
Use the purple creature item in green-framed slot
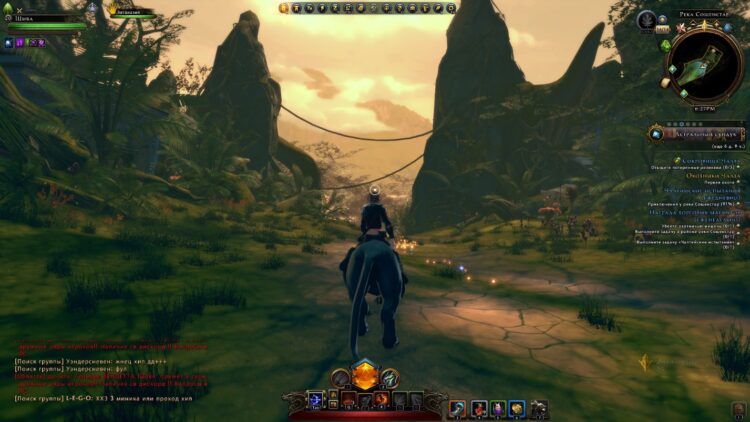click(497, 408)
